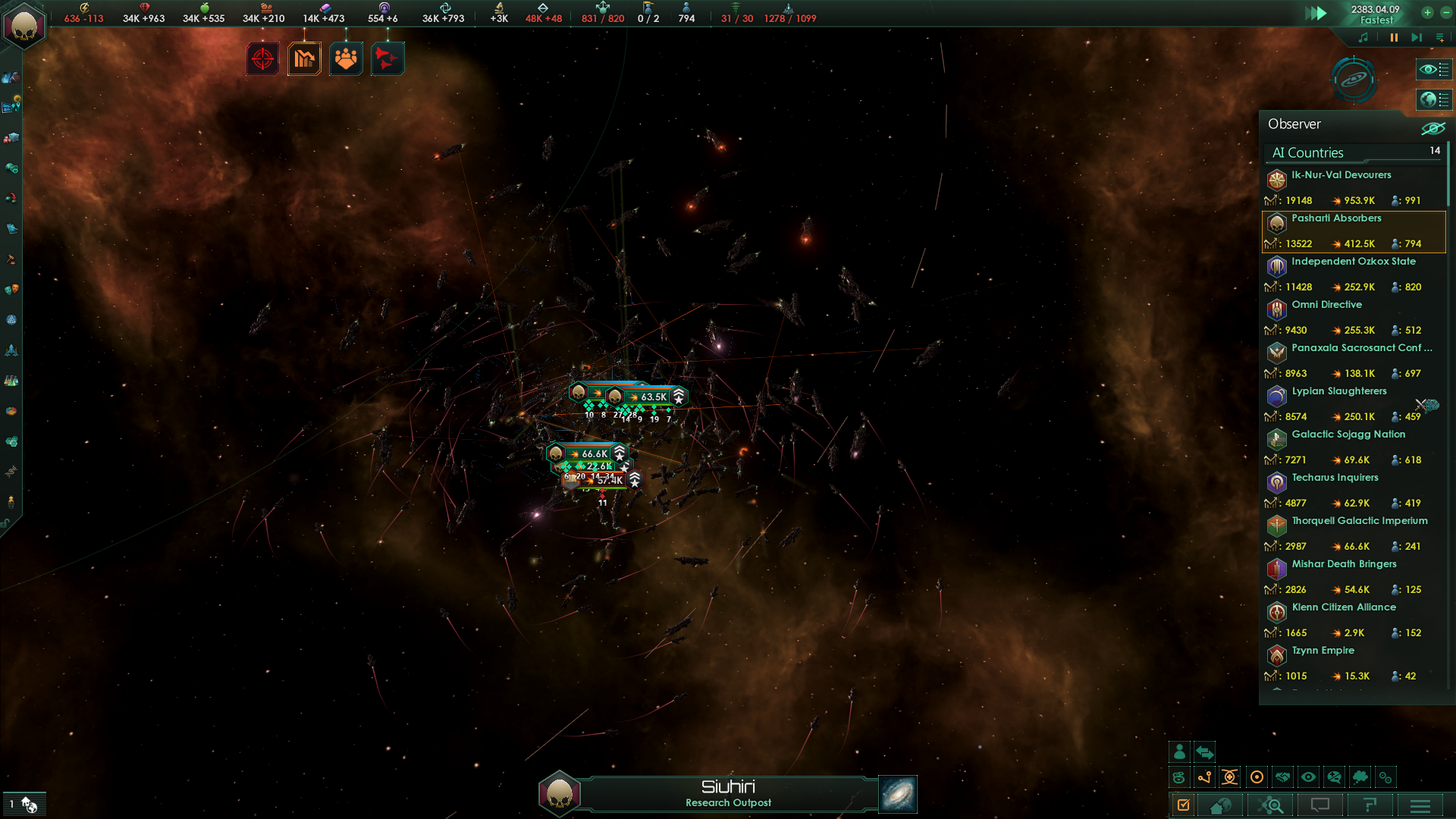The height and width of the screenshot is (819, 1456).
Task: Open the message log speech bubble icon
Action: click(1321, 806)
